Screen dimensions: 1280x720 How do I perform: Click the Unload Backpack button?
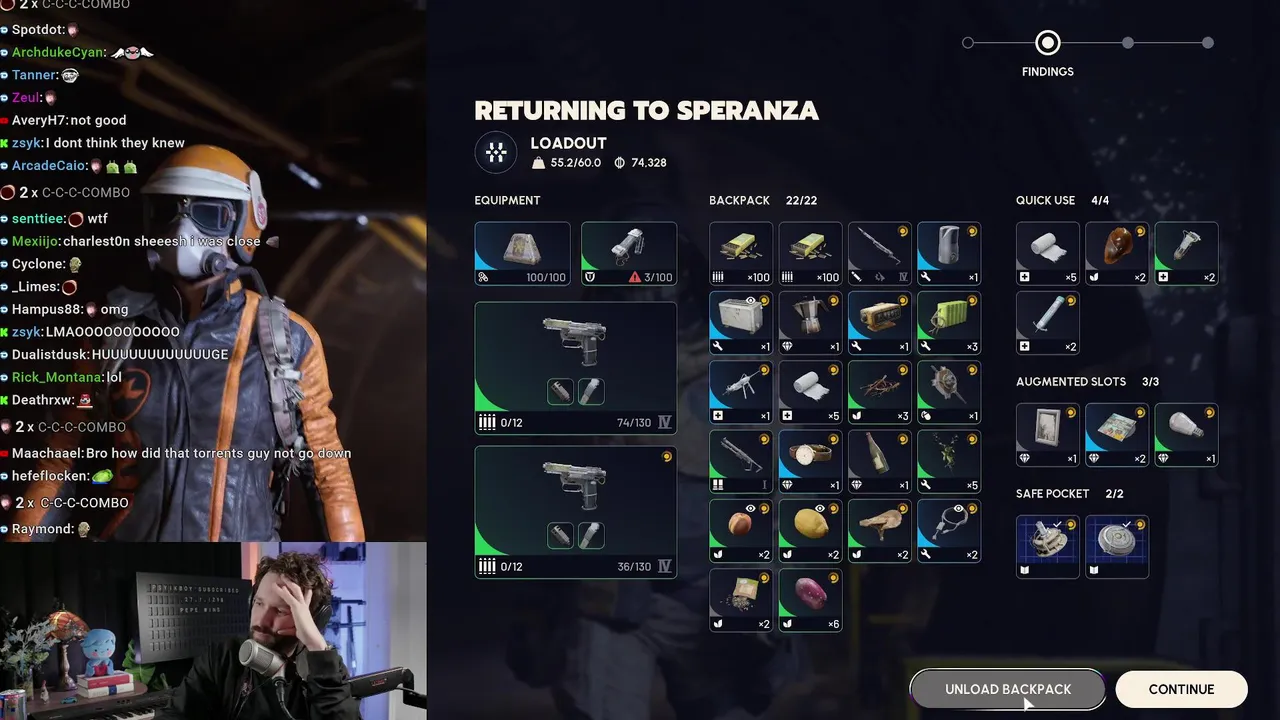coord(1007,689)
